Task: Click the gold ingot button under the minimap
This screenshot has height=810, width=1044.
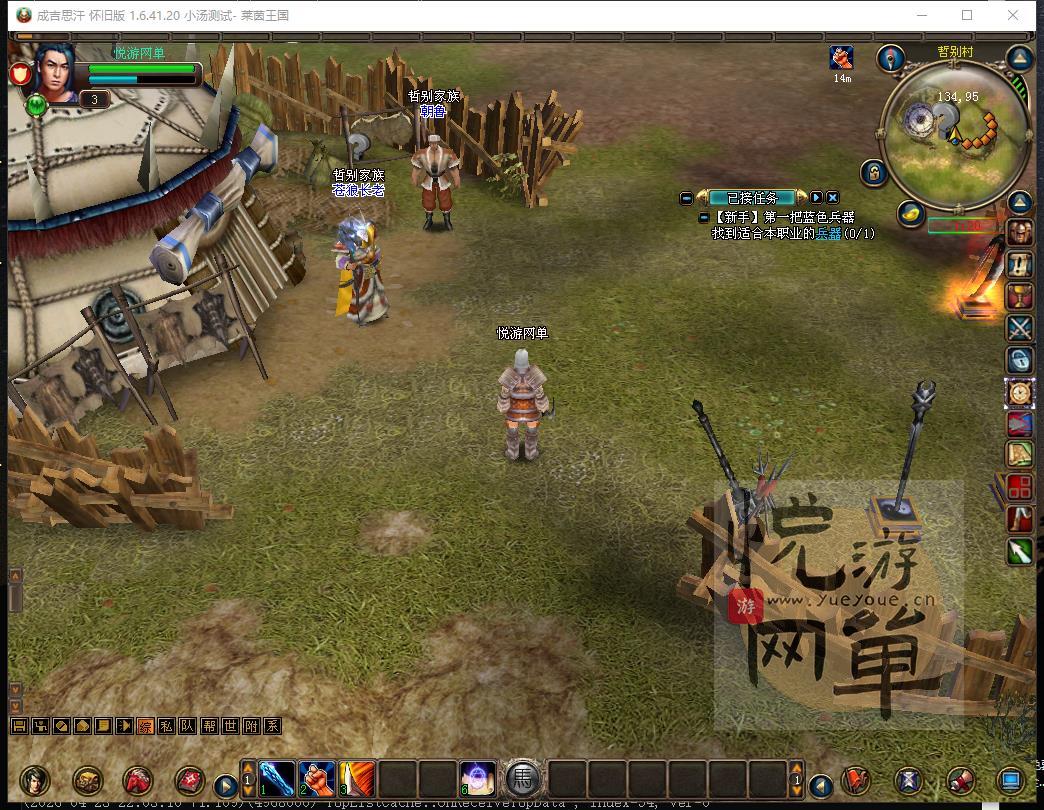Action: pyautogui.click(x=909, y=213)
